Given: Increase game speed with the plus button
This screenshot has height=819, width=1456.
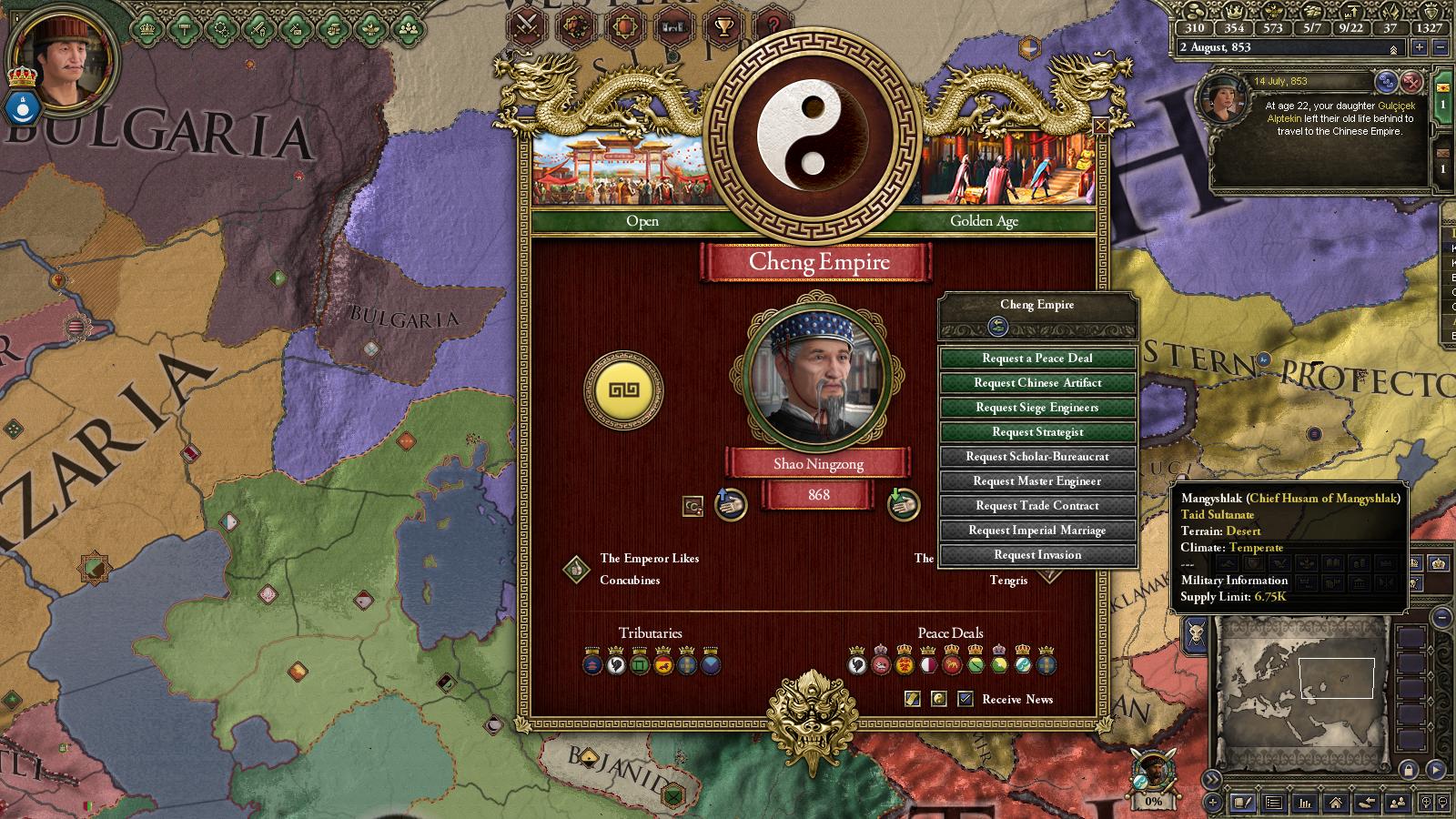Looking at the screenshot, I should point(1419,47).
